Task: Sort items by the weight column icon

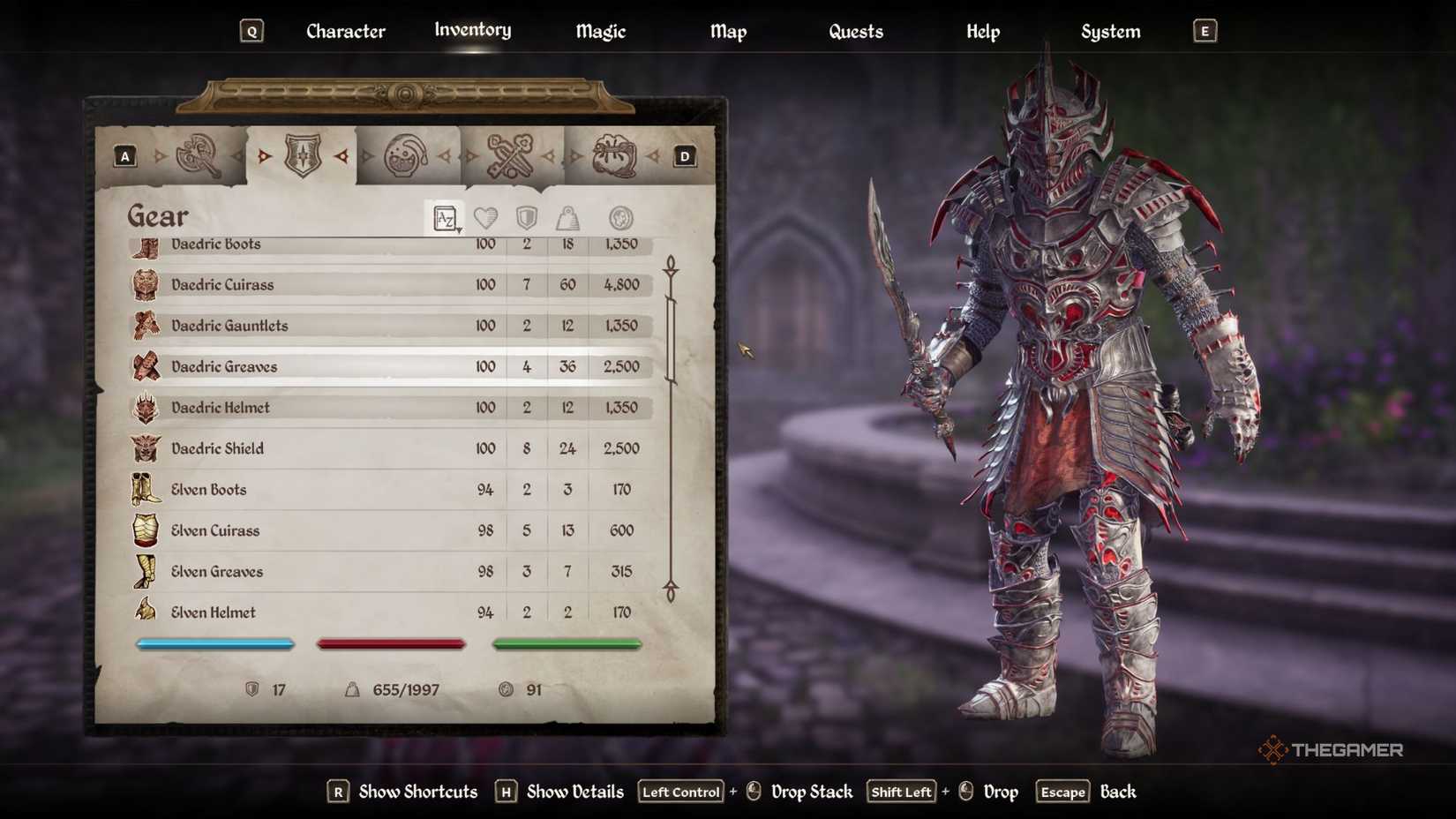Action: [x=567, y=218]
